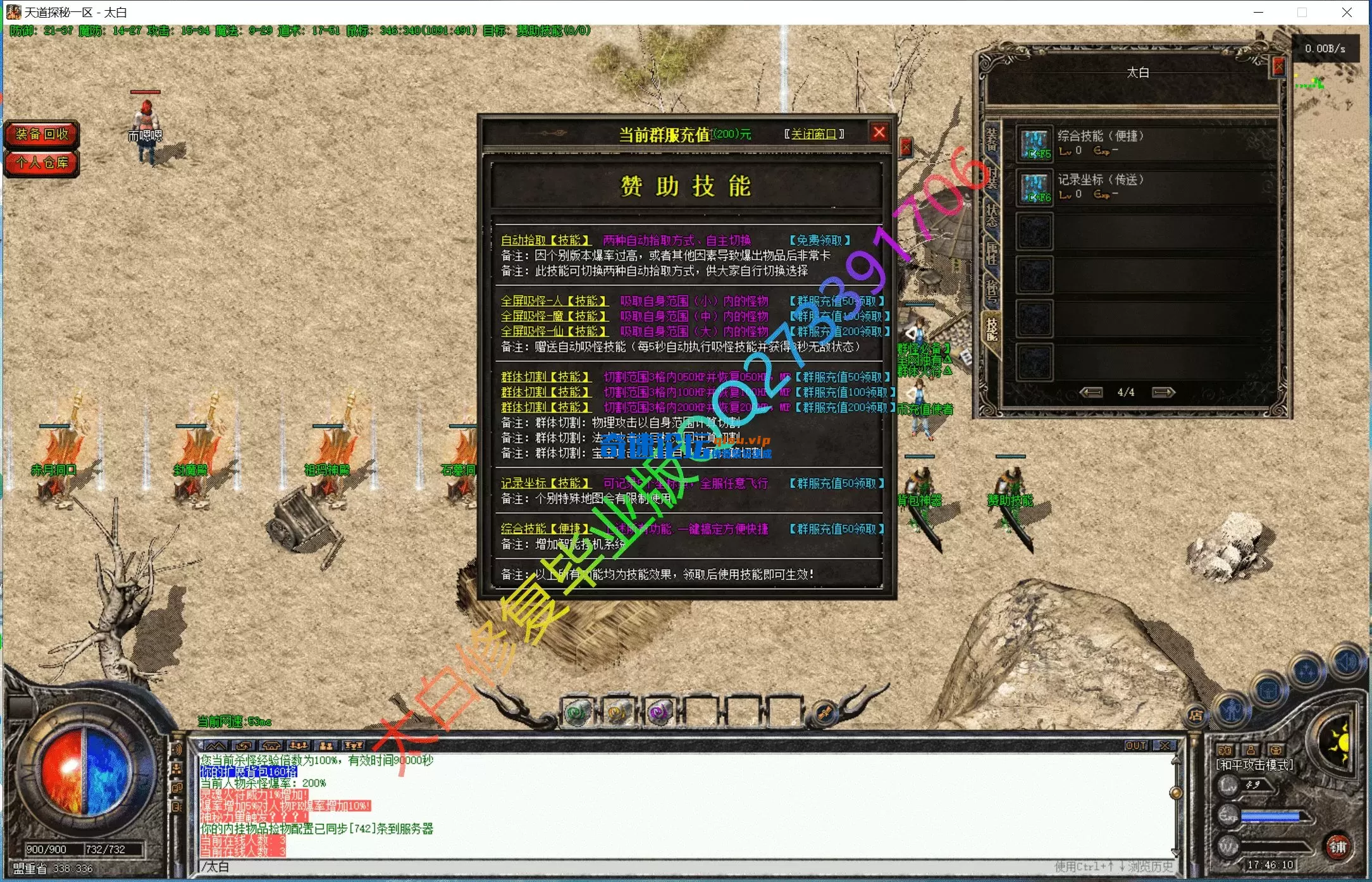Switch to the 装备 equipment tab
Image resolution: width=1372 pixels, height=882 pixels.
coord(991,139)
